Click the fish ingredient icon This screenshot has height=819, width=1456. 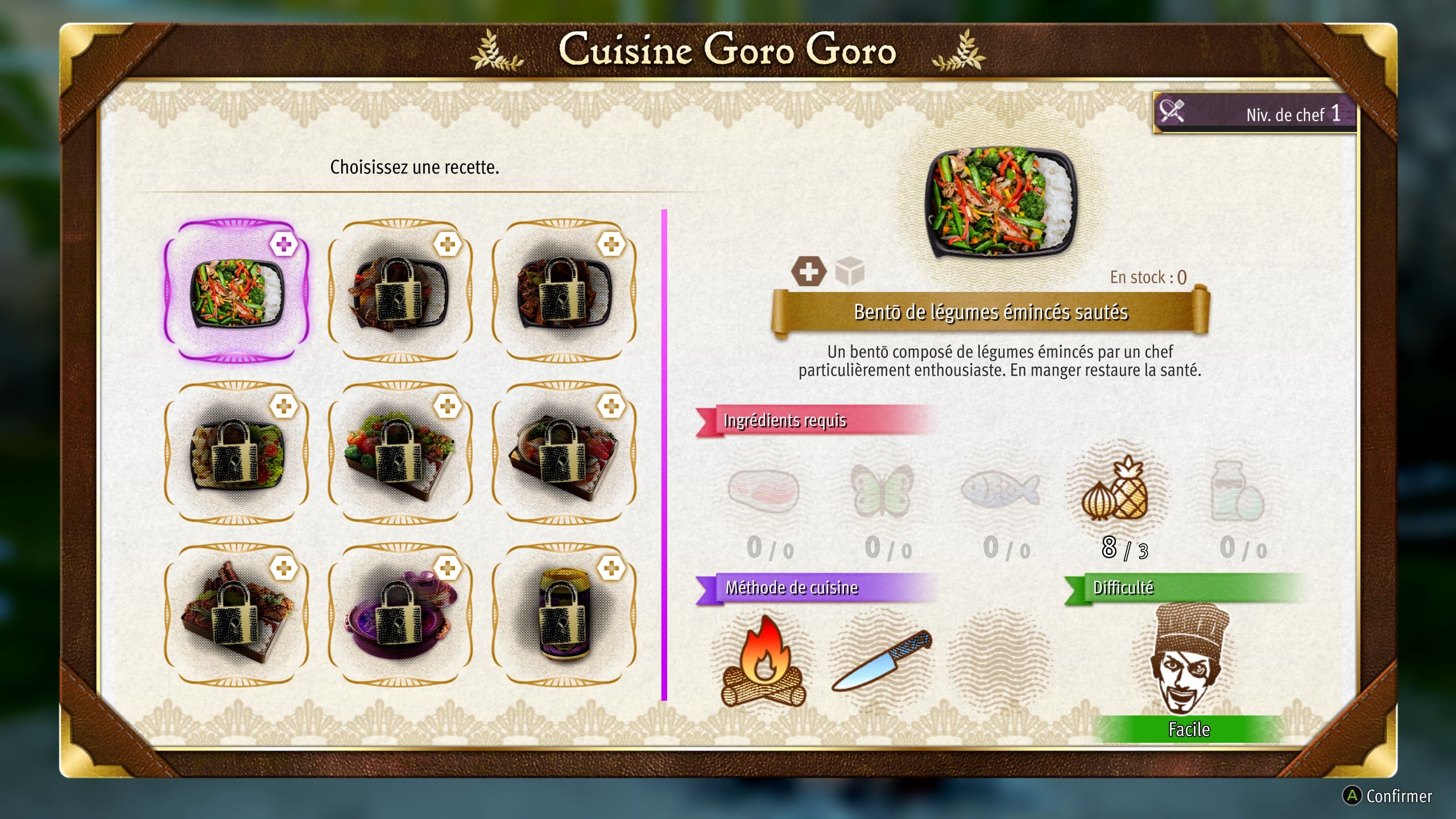1000,489
